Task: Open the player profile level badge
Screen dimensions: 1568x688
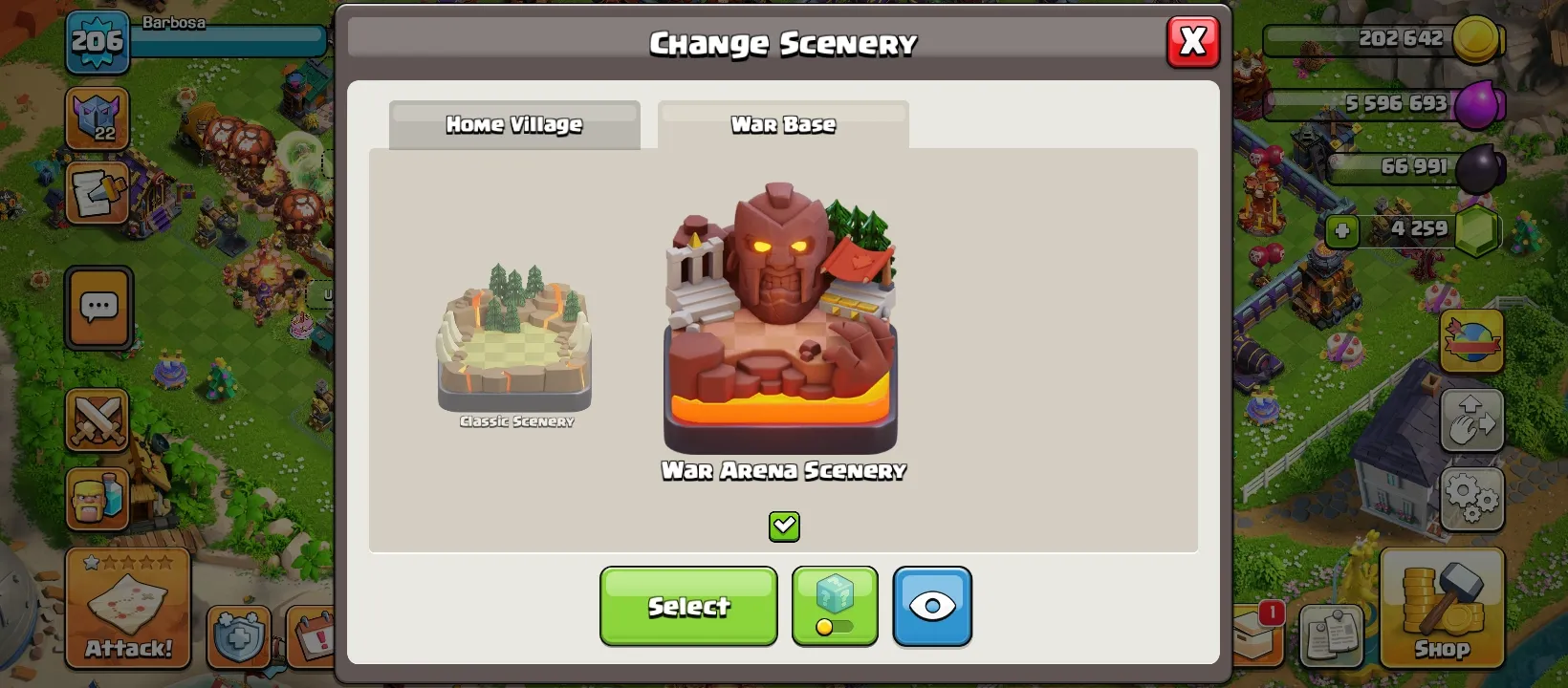Action: [x=96, y=43]
